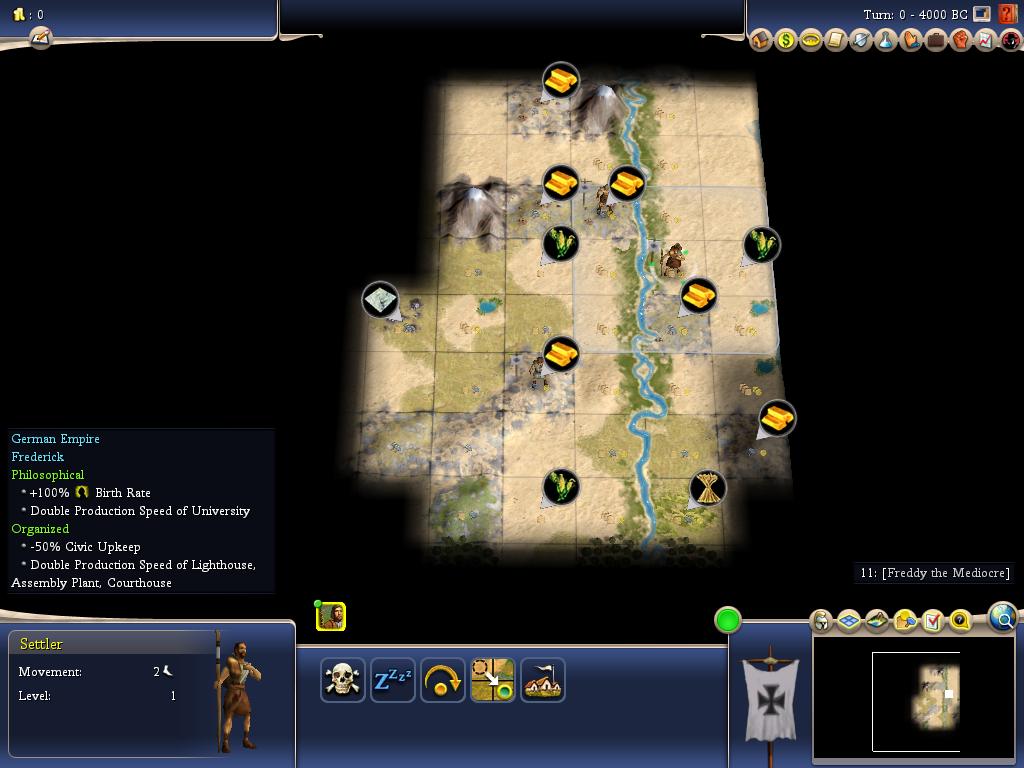Viewport: 1024px width, 768px height.
Task: Activate the go-to move command
Action: point(492,680)
